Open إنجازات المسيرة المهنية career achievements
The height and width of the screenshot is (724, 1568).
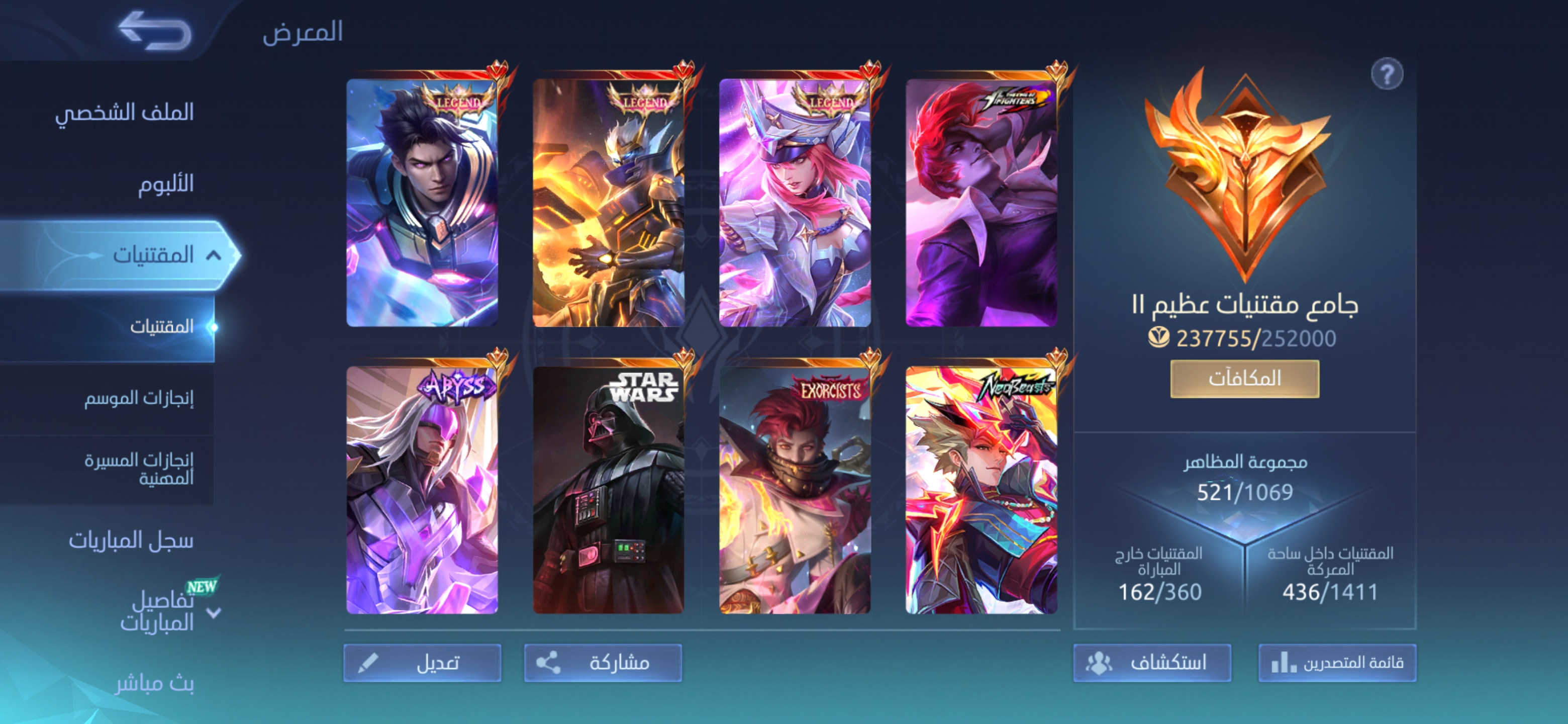(139, 469)
